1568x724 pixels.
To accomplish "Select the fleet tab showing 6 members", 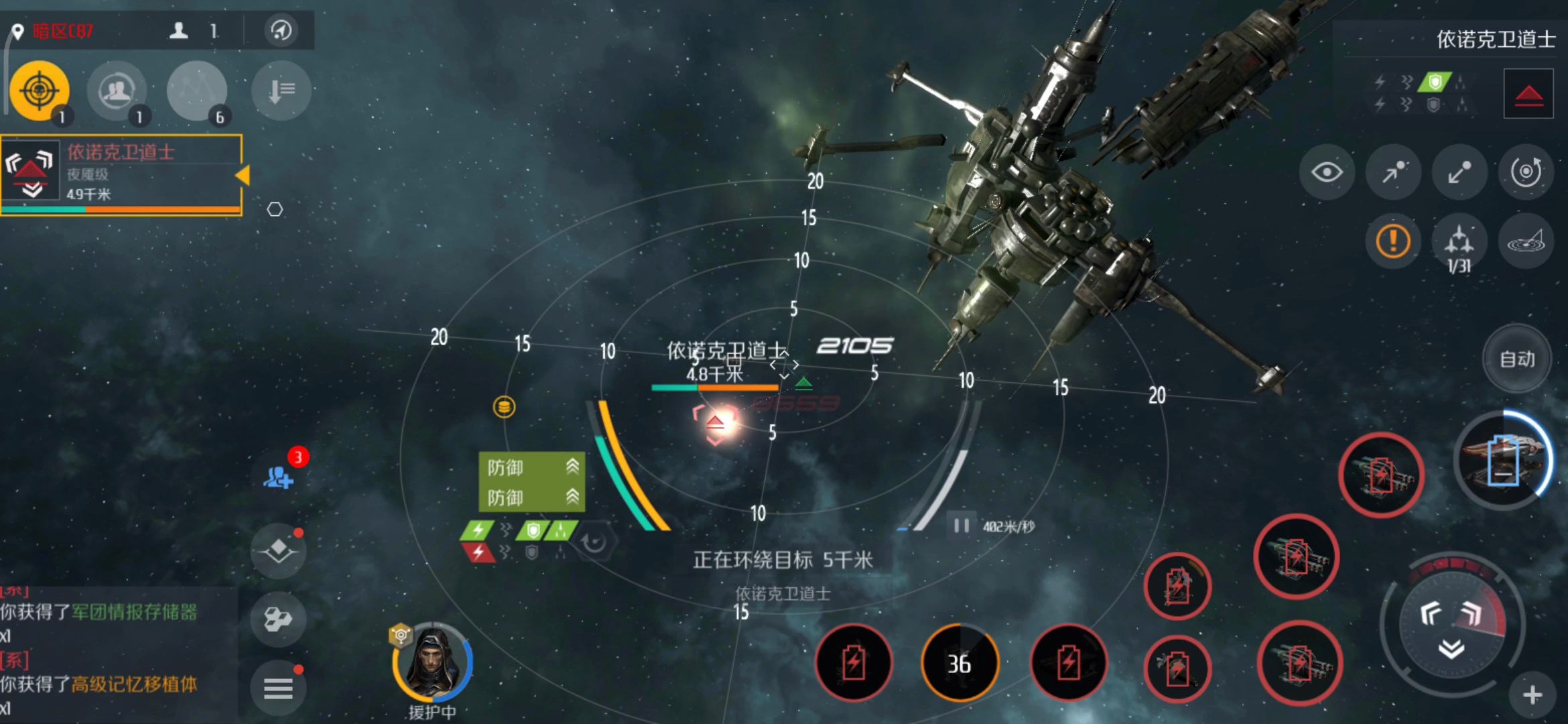I will tap(196, 90).
